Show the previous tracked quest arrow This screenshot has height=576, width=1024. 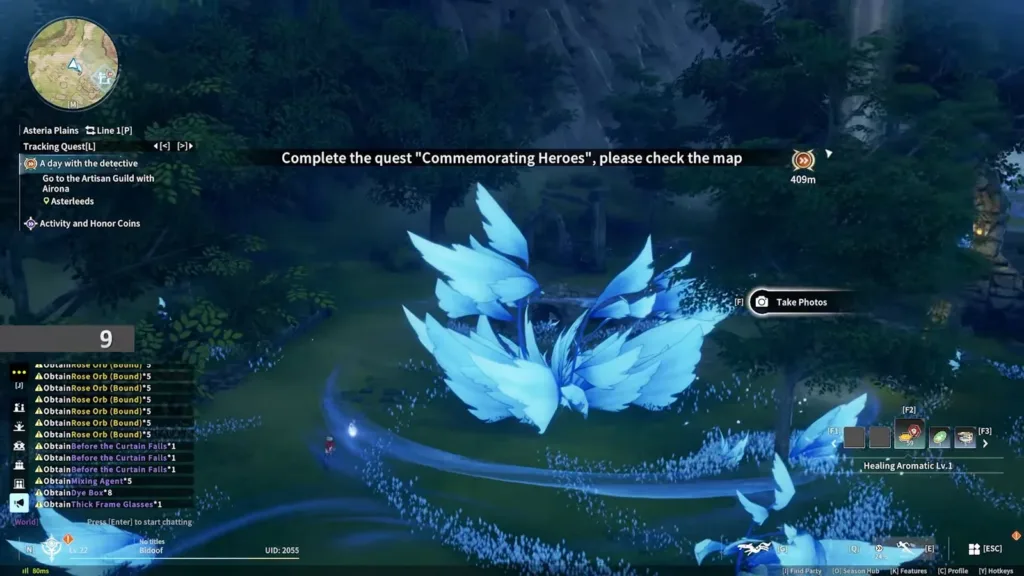(x=164, y=146)
